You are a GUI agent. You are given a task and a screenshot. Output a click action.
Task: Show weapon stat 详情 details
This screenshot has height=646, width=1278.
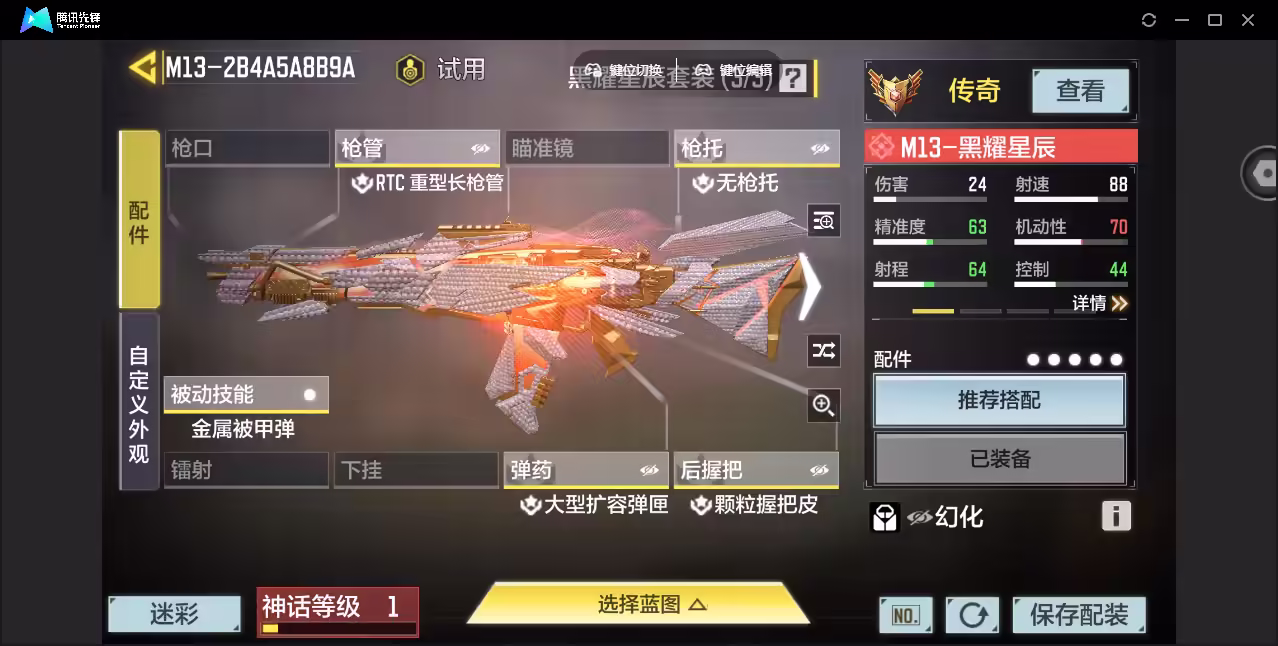(1100, 303)
